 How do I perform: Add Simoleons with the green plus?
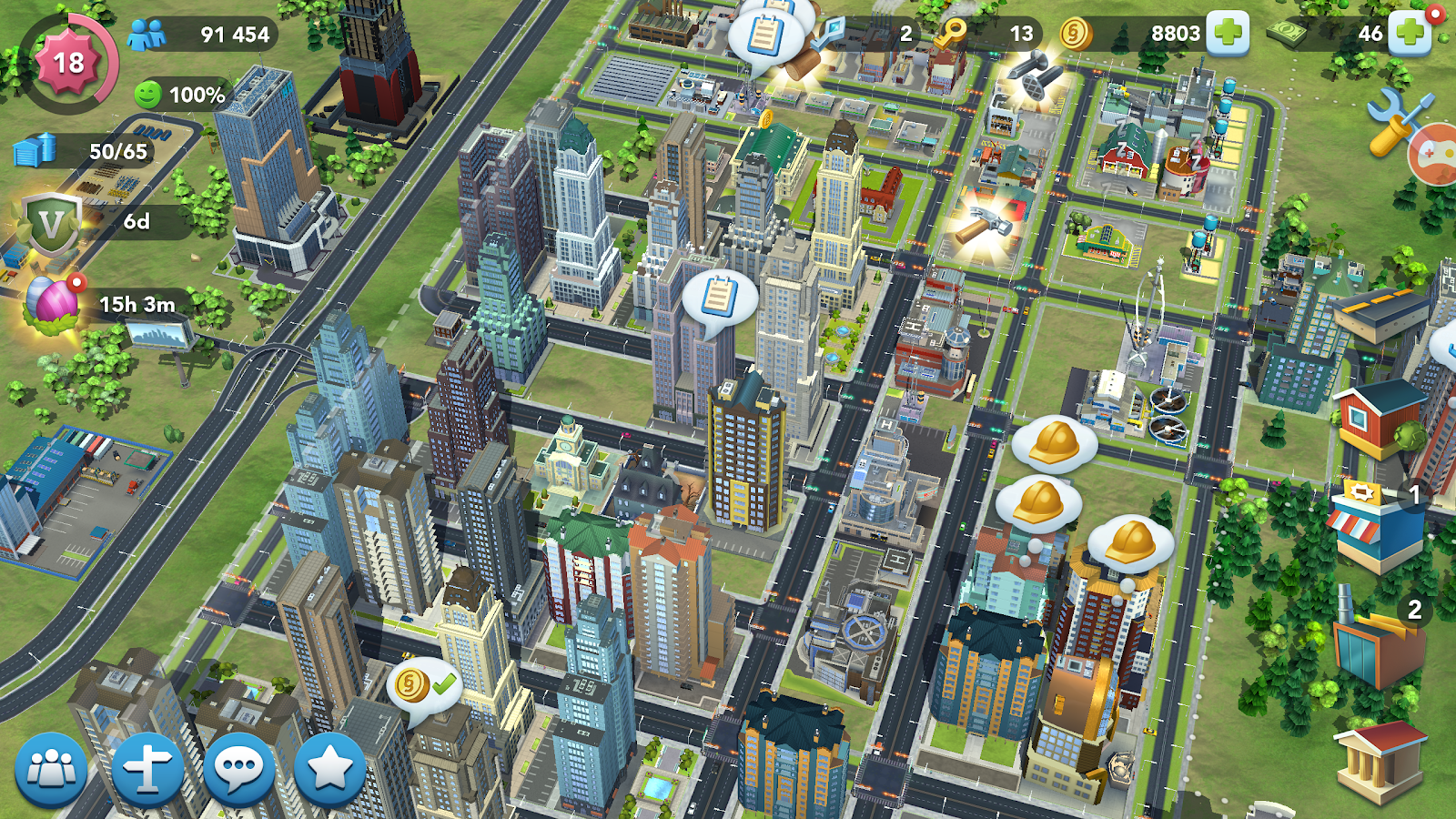[1228, 34]
